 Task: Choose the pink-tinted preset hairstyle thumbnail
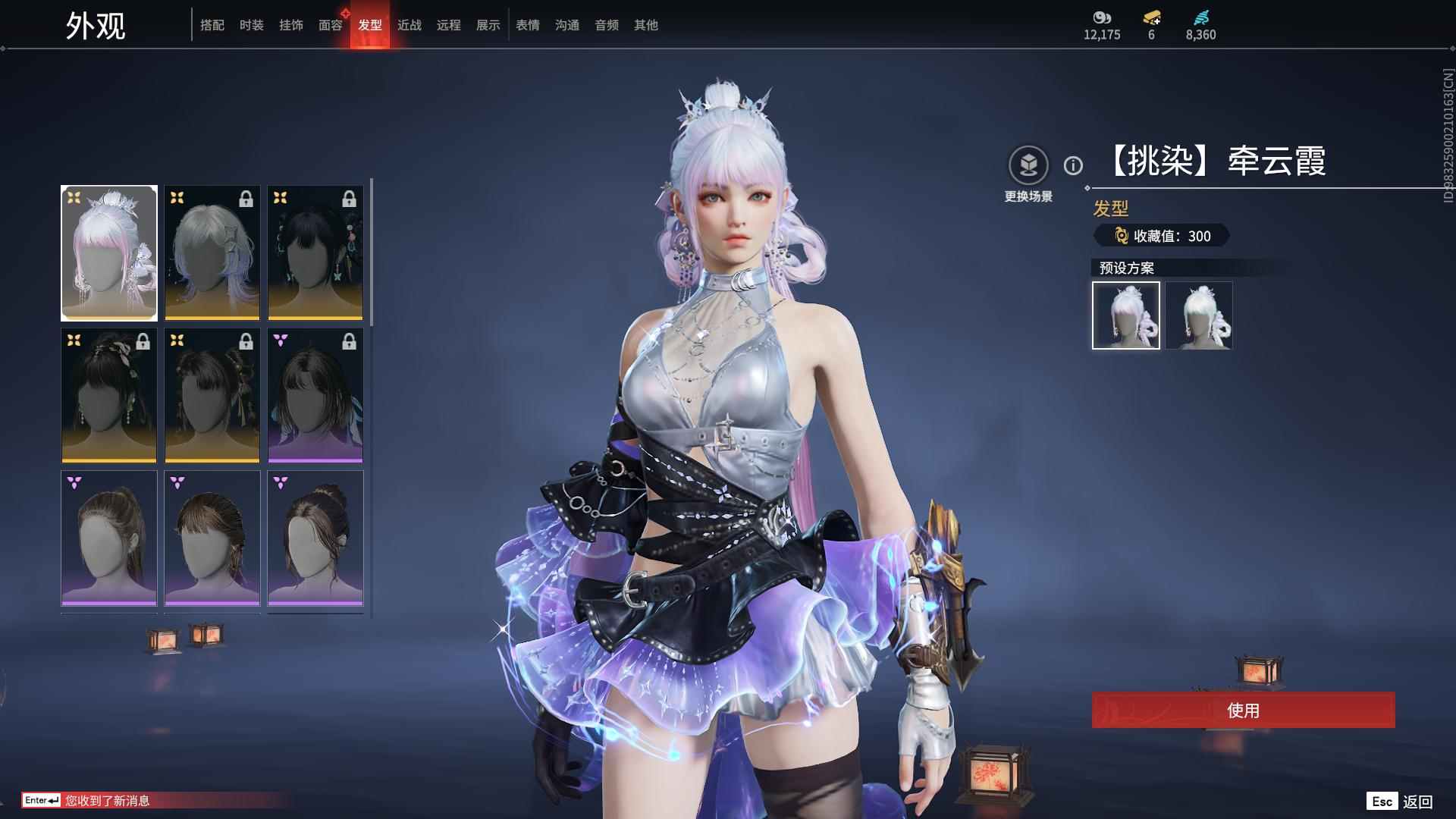[1126, 315]
